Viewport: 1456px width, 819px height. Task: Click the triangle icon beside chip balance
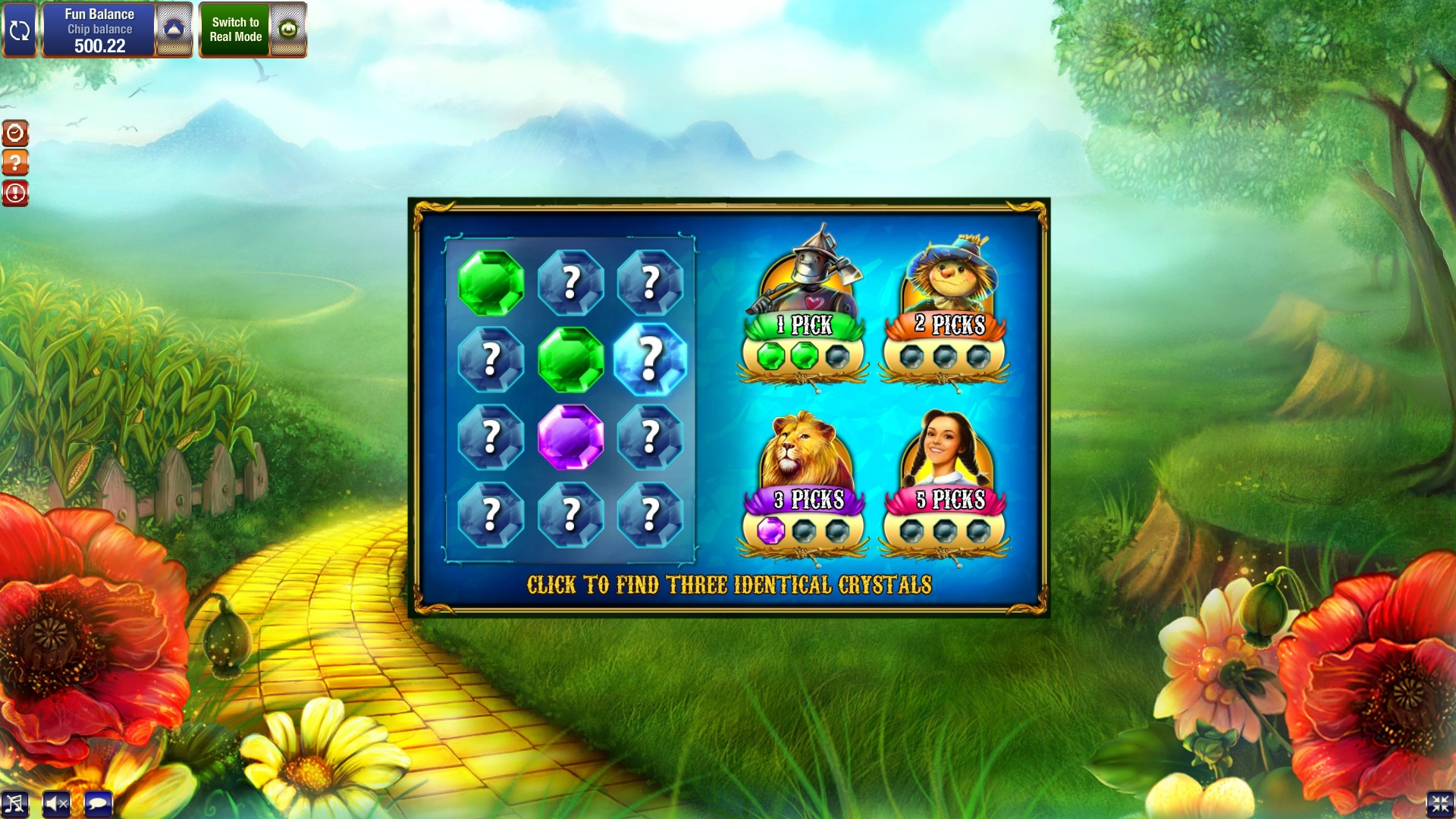[x=174, y=30]
